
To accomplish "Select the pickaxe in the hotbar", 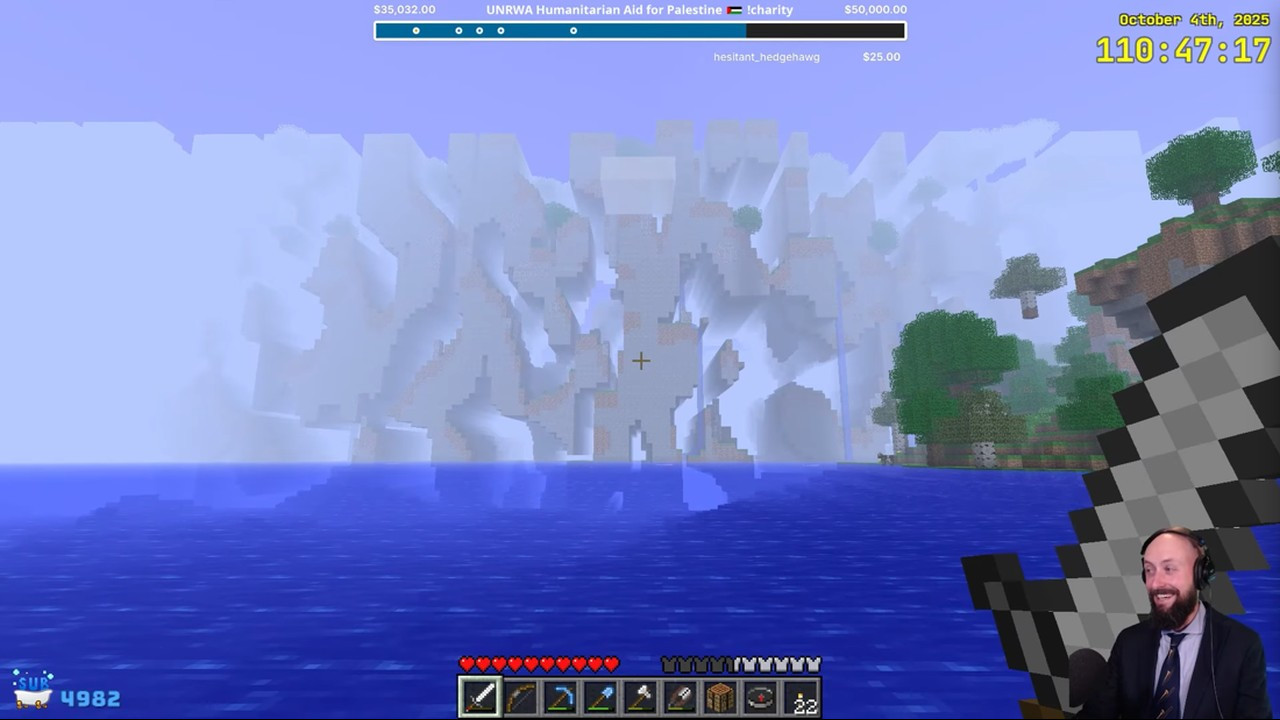I will point(559,697).
